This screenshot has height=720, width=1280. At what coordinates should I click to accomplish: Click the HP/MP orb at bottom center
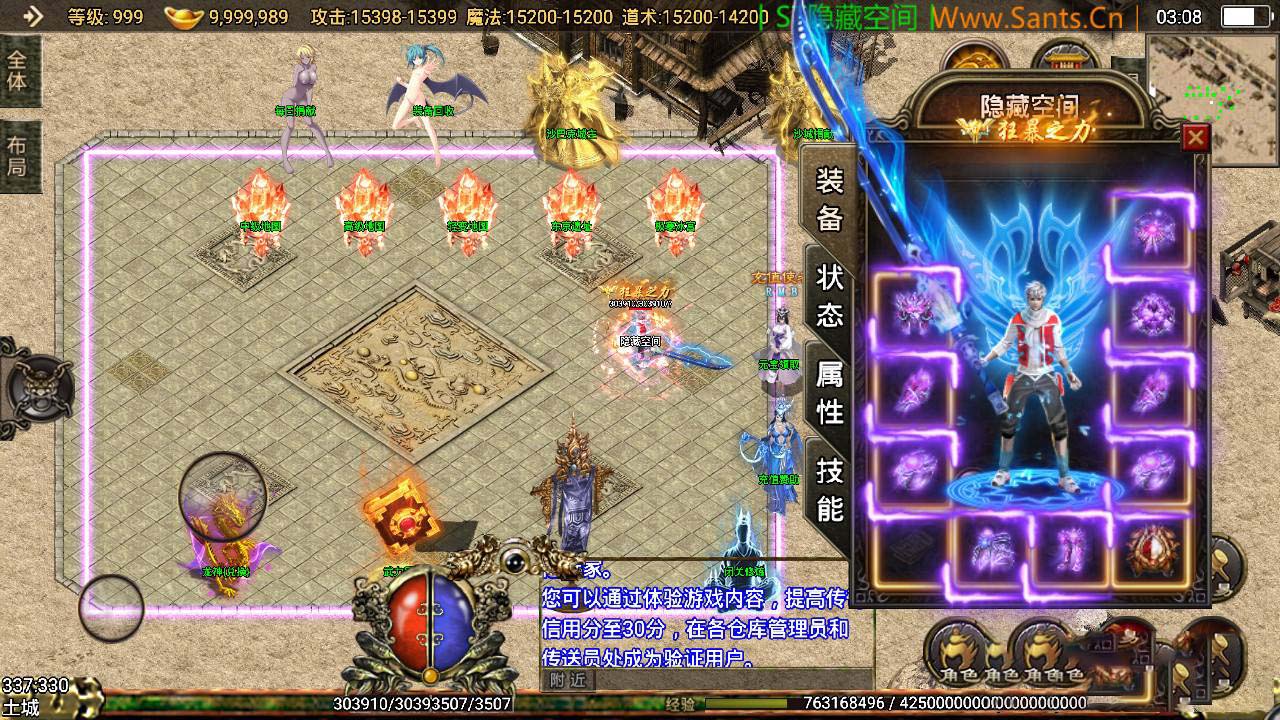[430, 620]
